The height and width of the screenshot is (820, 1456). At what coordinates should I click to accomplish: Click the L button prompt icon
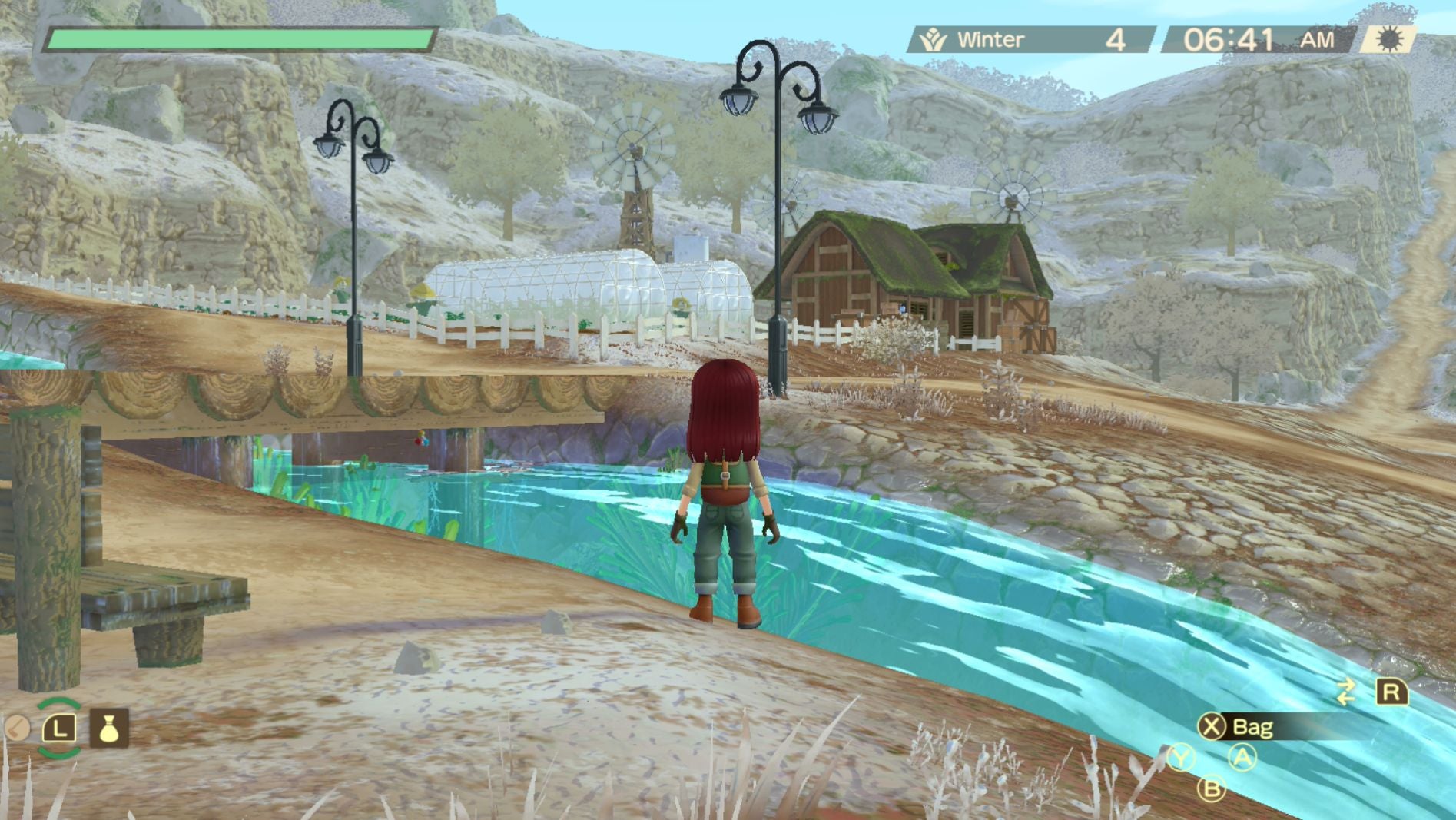point(59,728)
